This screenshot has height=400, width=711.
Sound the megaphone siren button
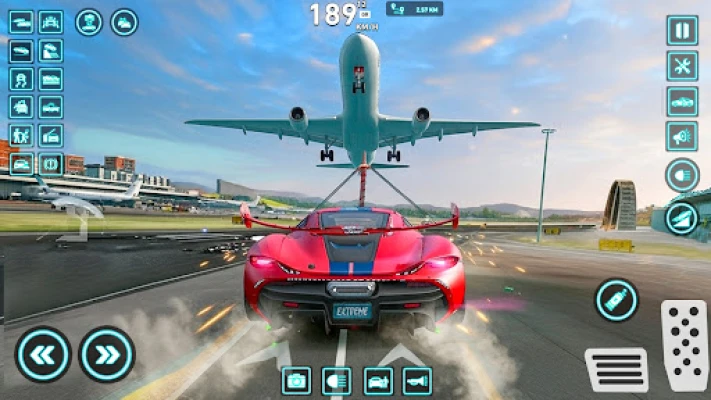(682, 136)
